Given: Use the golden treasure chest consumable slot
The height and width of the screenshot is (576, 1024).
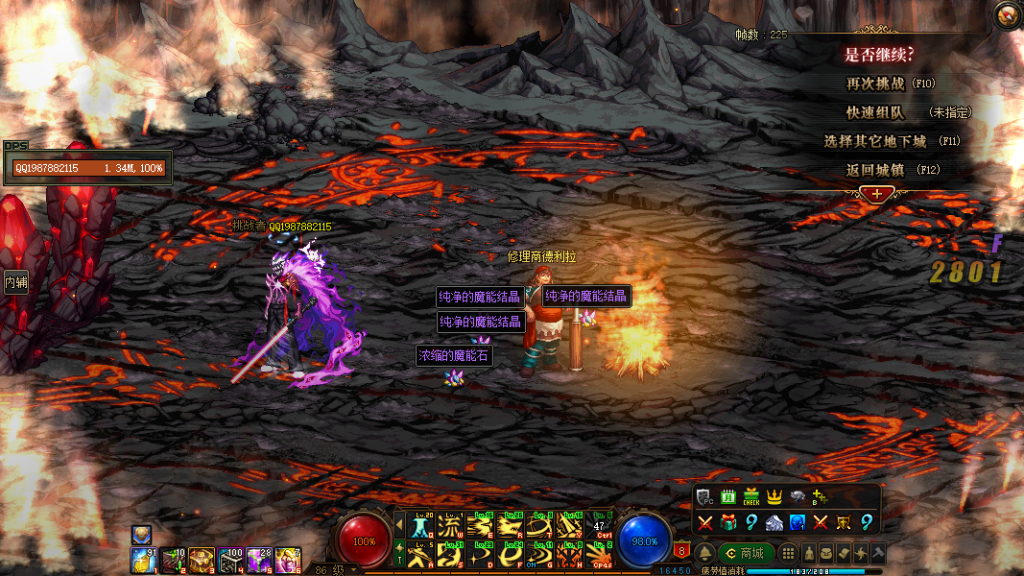Looking at the screenshot, I should [202, 560].
